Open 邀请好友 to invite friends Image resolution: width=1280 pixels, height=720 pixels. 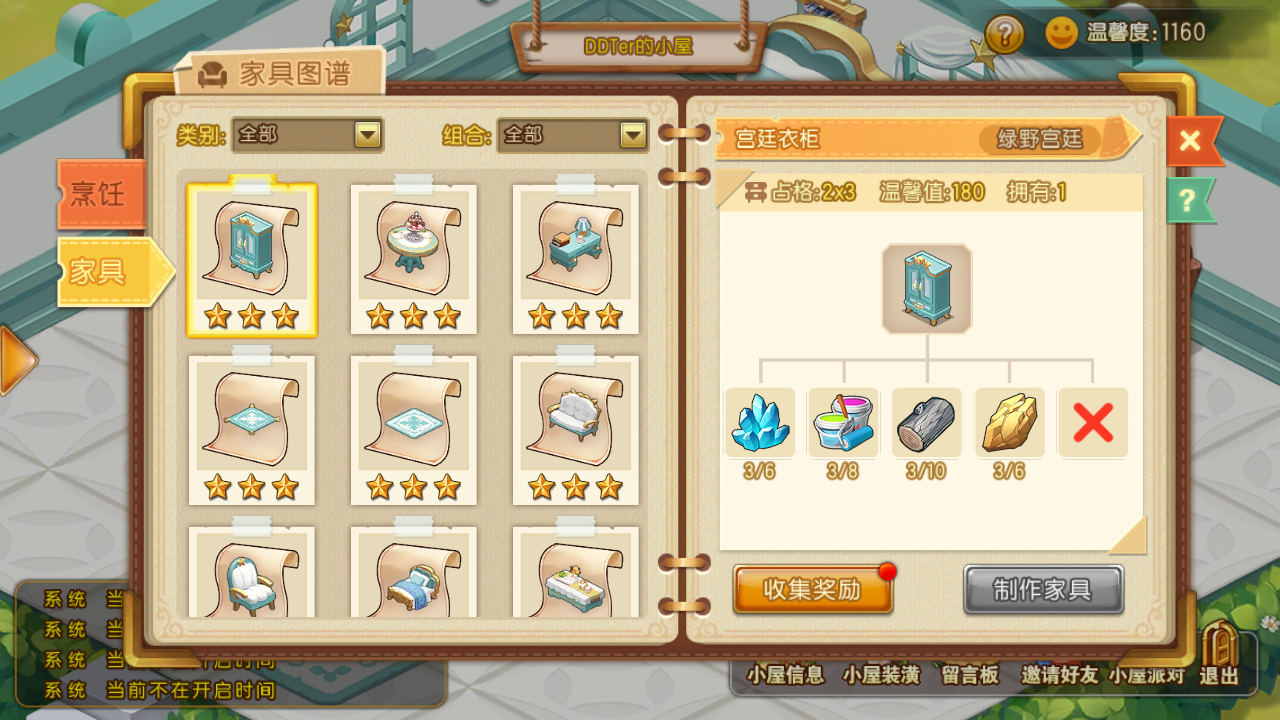coord(1059,674)
